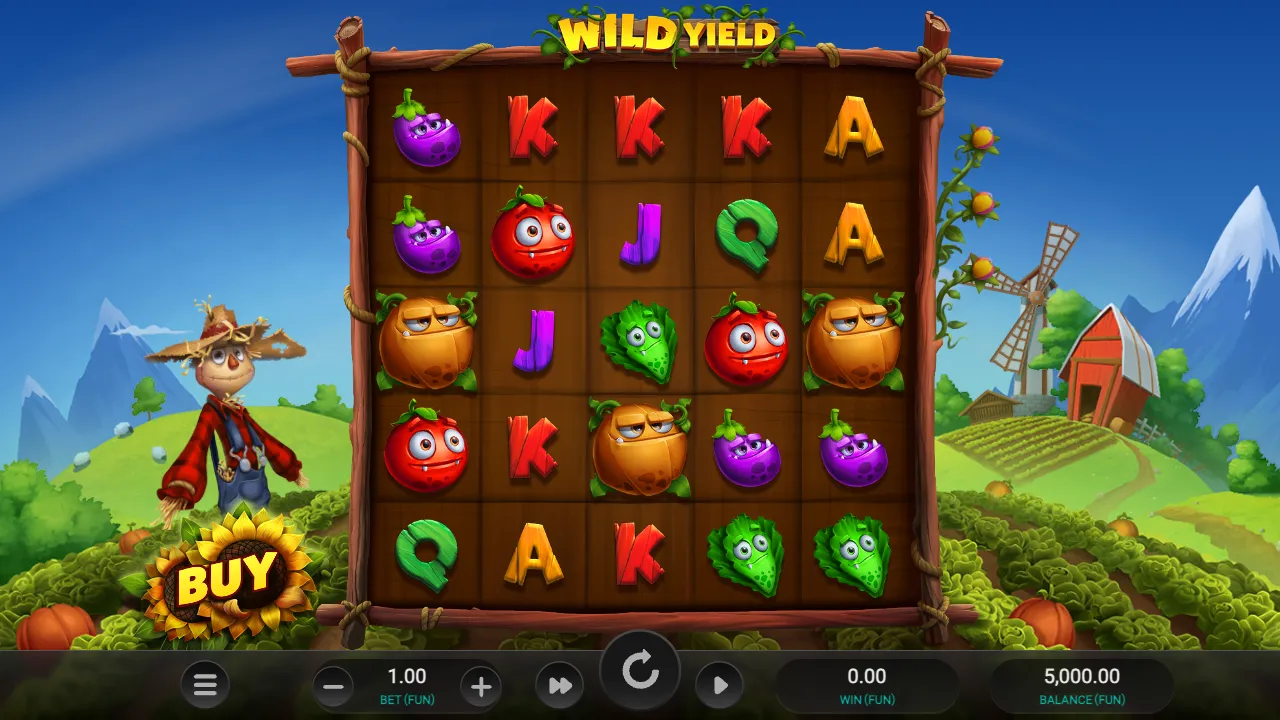Click the red K symbol on the bottom row

click(640, 553)
